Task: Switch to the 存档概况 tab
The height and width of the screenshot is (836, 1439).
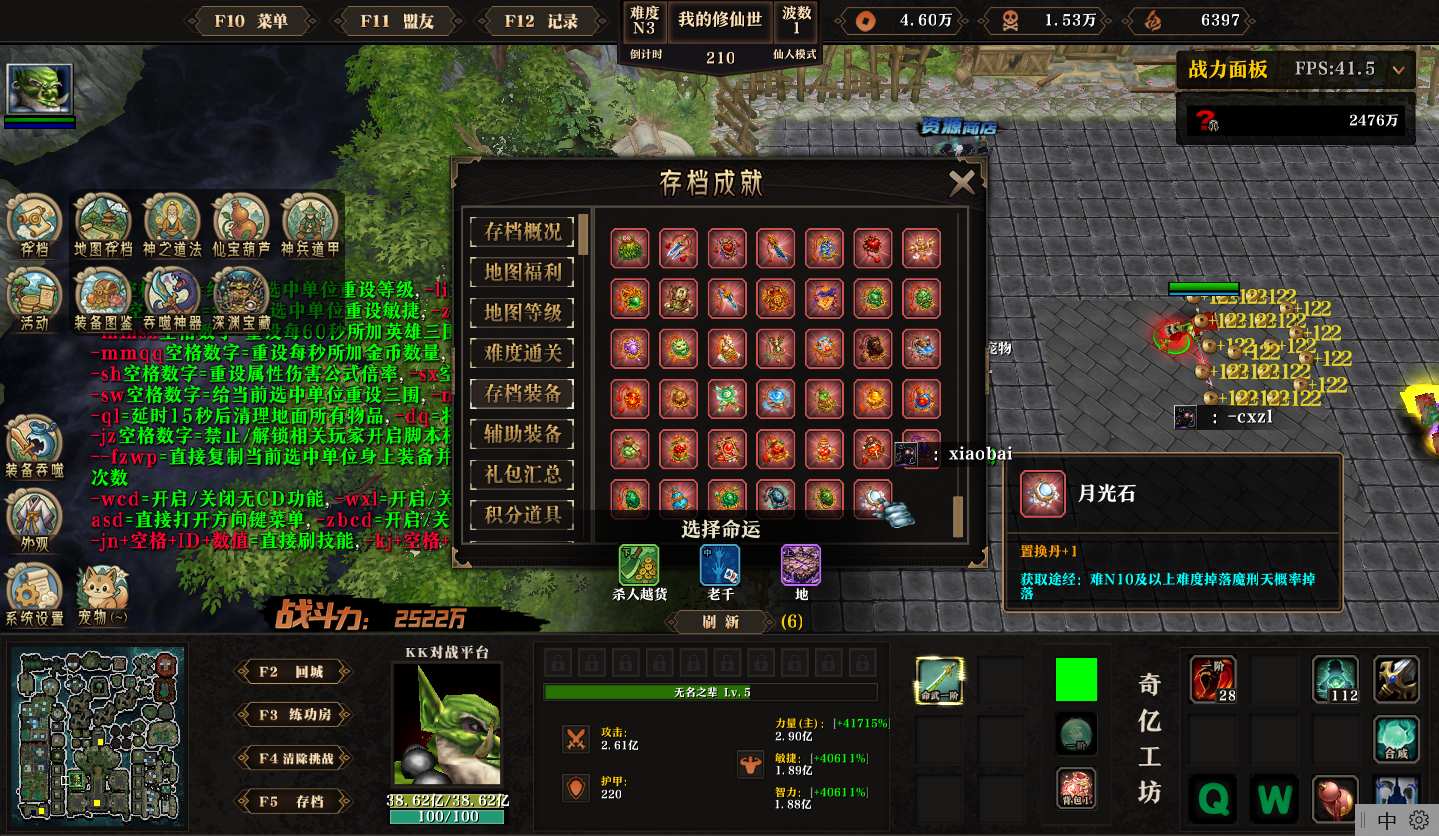Action: click(522, 232)
